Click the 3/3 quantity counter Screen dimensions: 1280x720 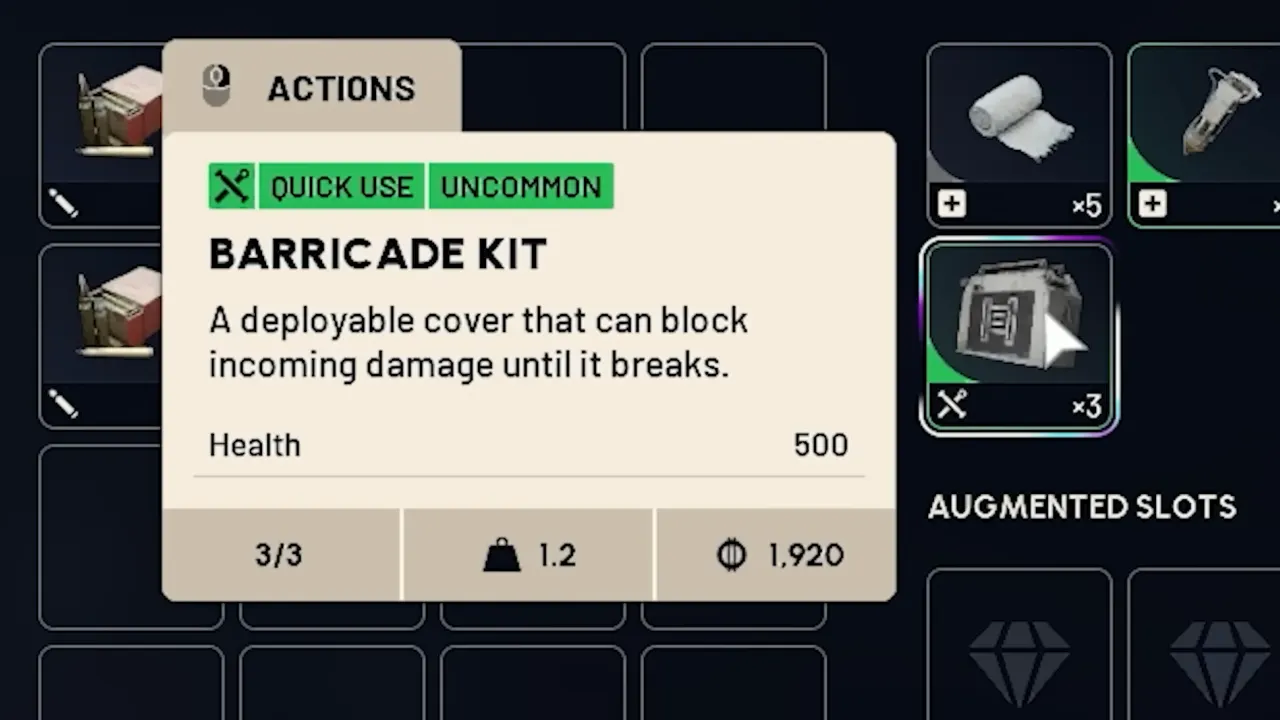click(x=278, y=555)
